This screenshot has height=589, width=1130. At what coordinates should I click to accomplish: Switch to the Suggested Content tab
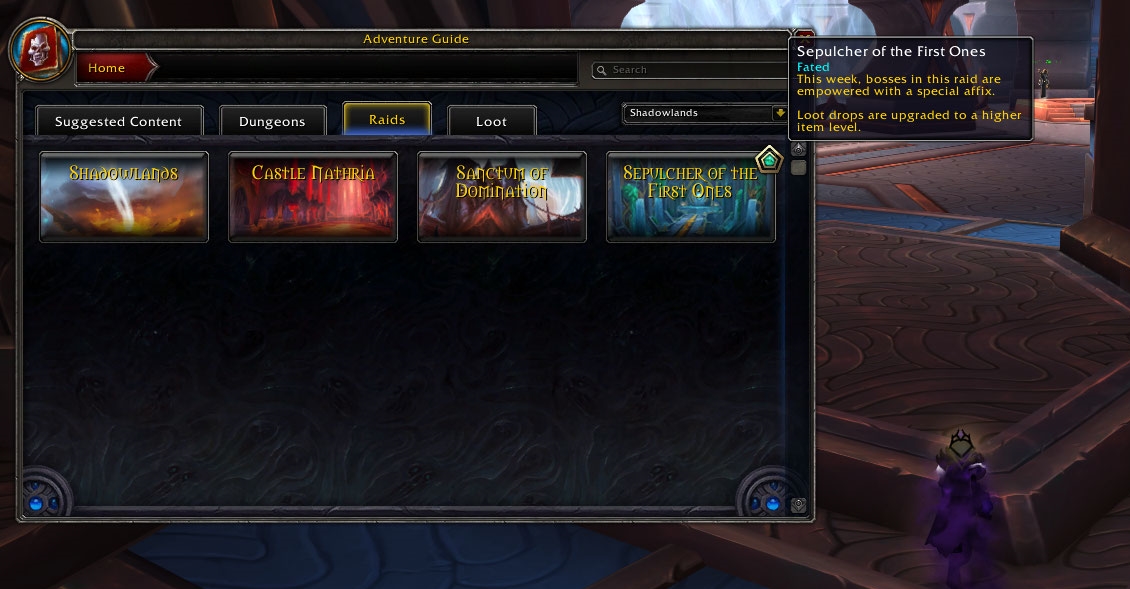coord(119,121)
